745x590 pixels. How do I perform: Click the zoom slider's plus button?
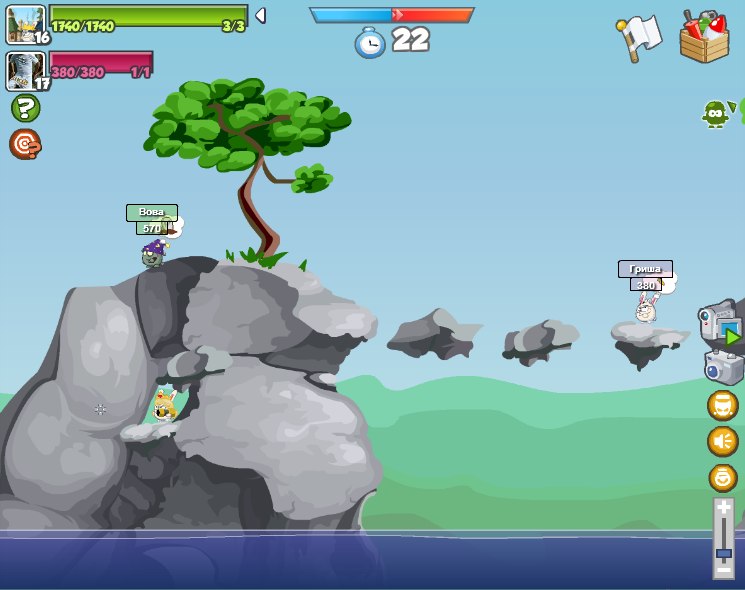click(723, 508)
